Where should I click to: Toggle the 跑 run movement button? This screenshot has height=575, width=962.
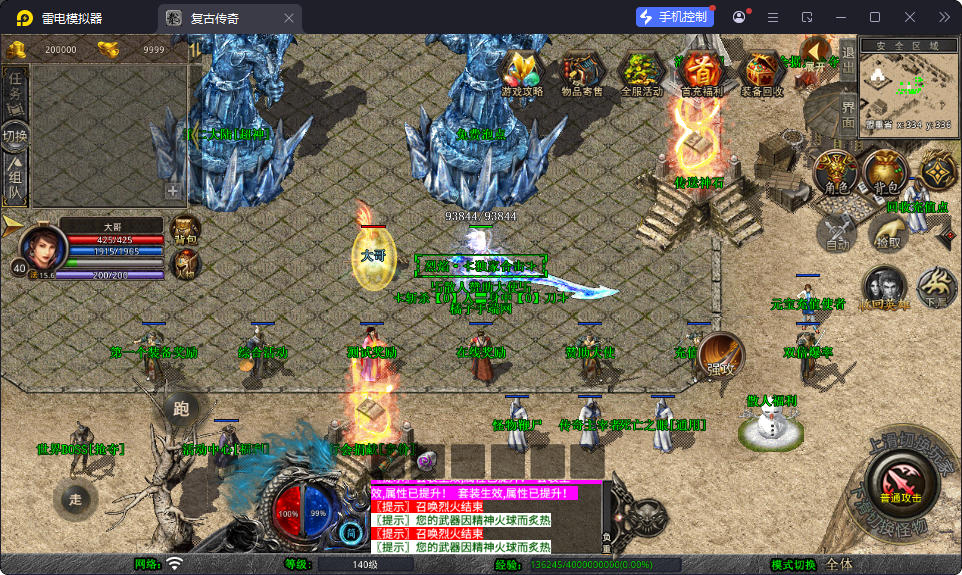[181, 408]
